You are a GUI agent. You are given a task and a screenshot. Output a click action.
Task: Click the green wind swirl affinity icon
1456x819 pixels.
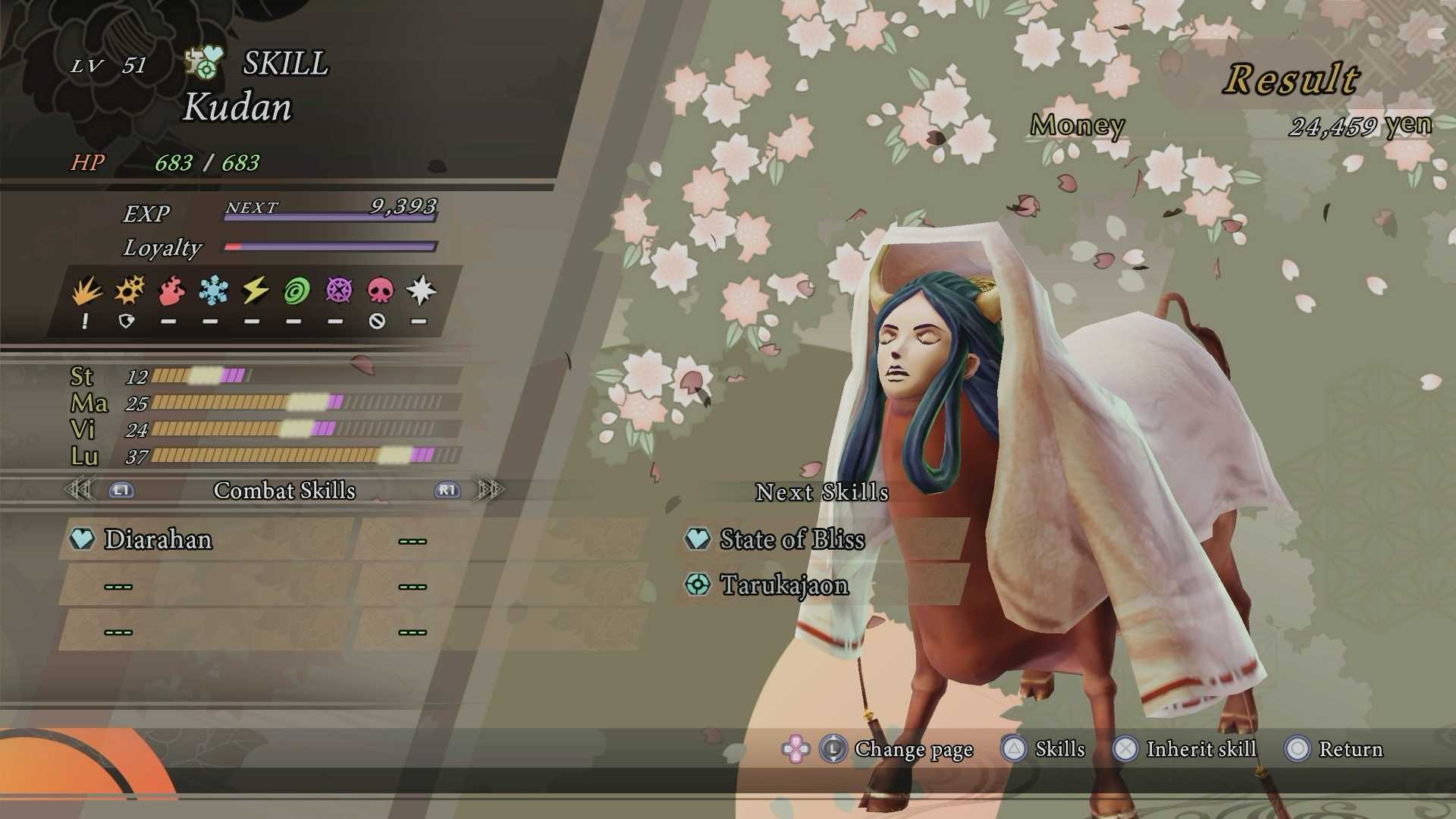tap(297, 291)
